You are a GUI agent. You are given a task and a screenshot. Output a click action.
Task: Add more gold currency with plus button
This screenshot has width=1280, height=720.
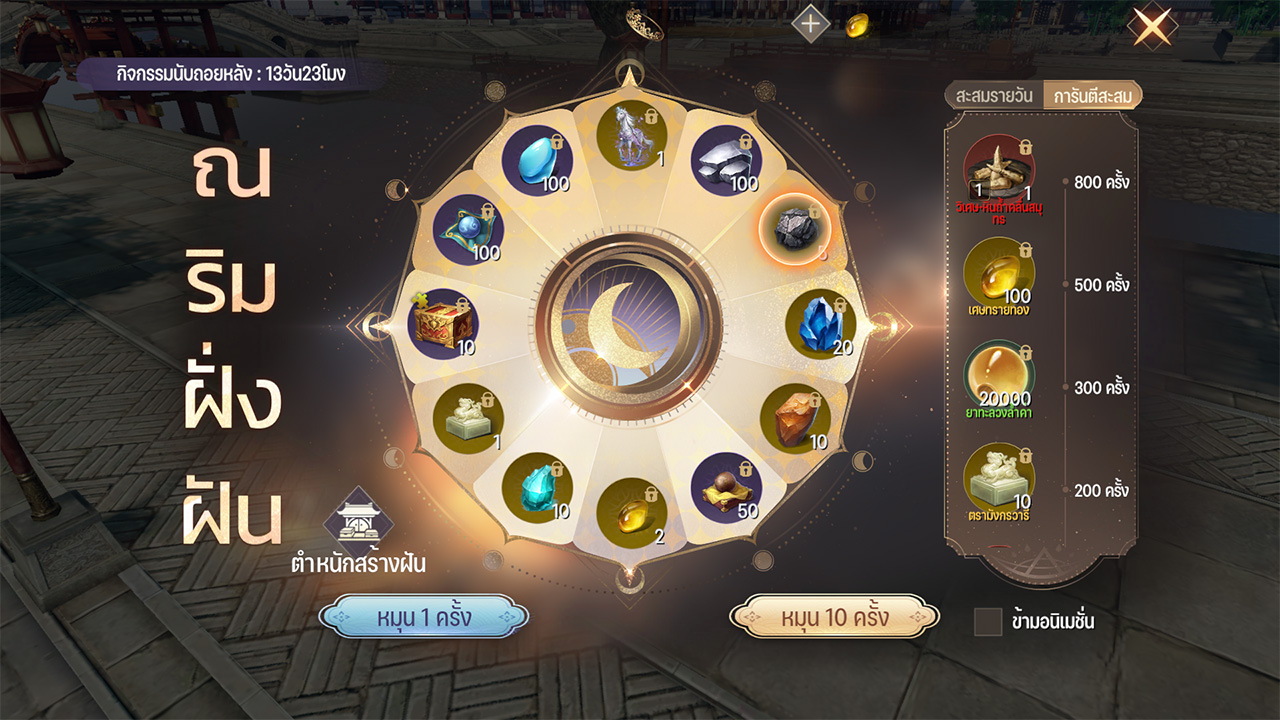(x=811, y=24)
